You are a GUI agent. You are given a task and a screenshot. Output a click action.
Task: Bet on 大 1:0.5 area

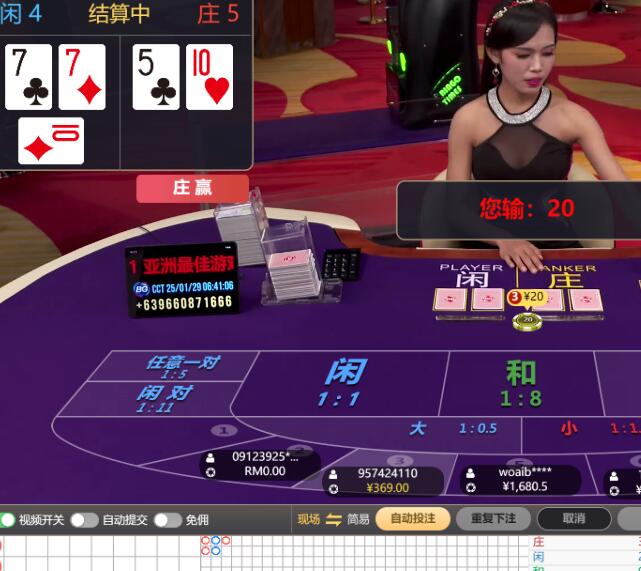pos(452,428)
